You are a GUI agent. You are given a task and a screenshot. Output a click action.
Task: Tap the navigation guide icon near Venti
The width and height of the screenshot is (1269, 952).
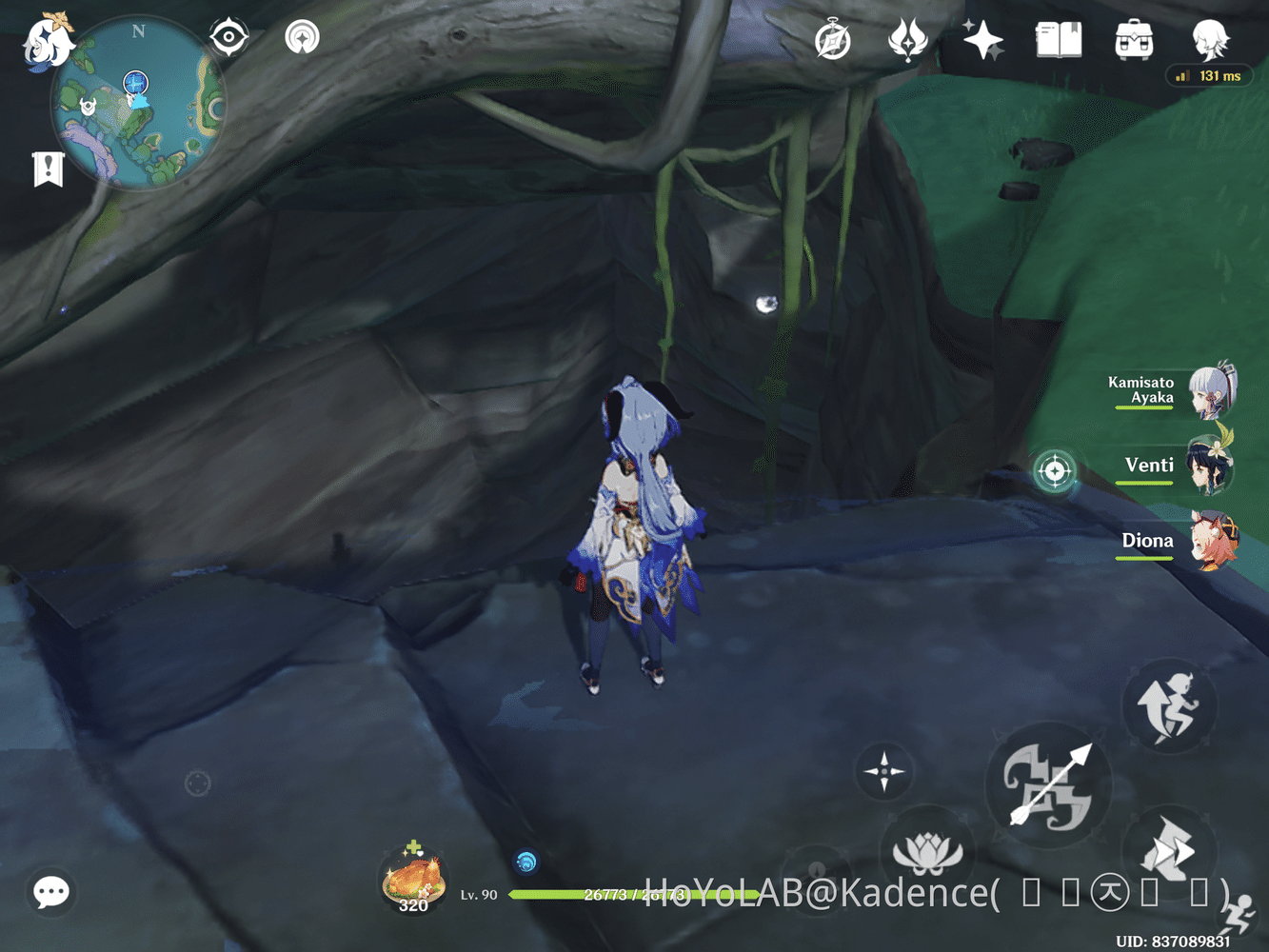point(1054,470)
